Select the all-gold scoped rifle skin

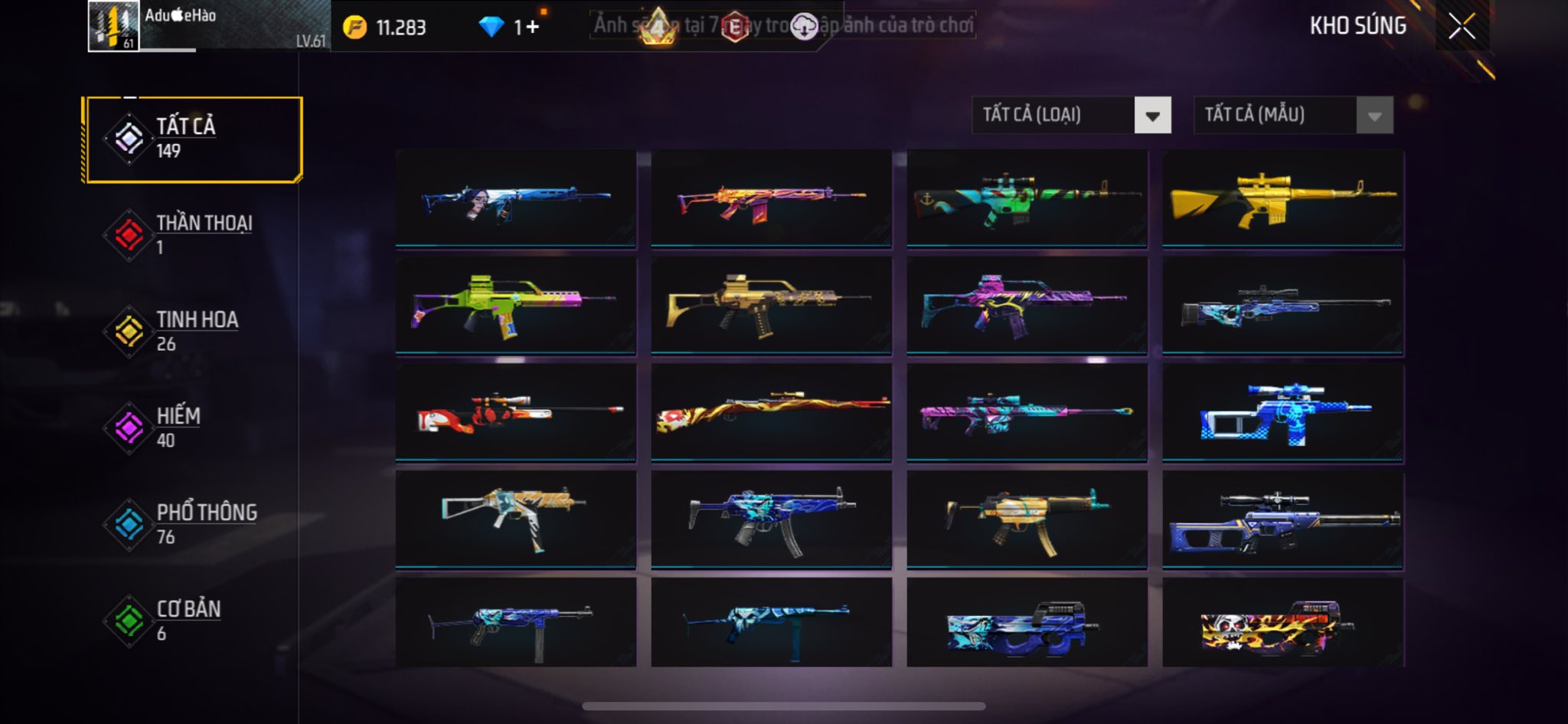pyautogui.click(x=1282, y=199)
